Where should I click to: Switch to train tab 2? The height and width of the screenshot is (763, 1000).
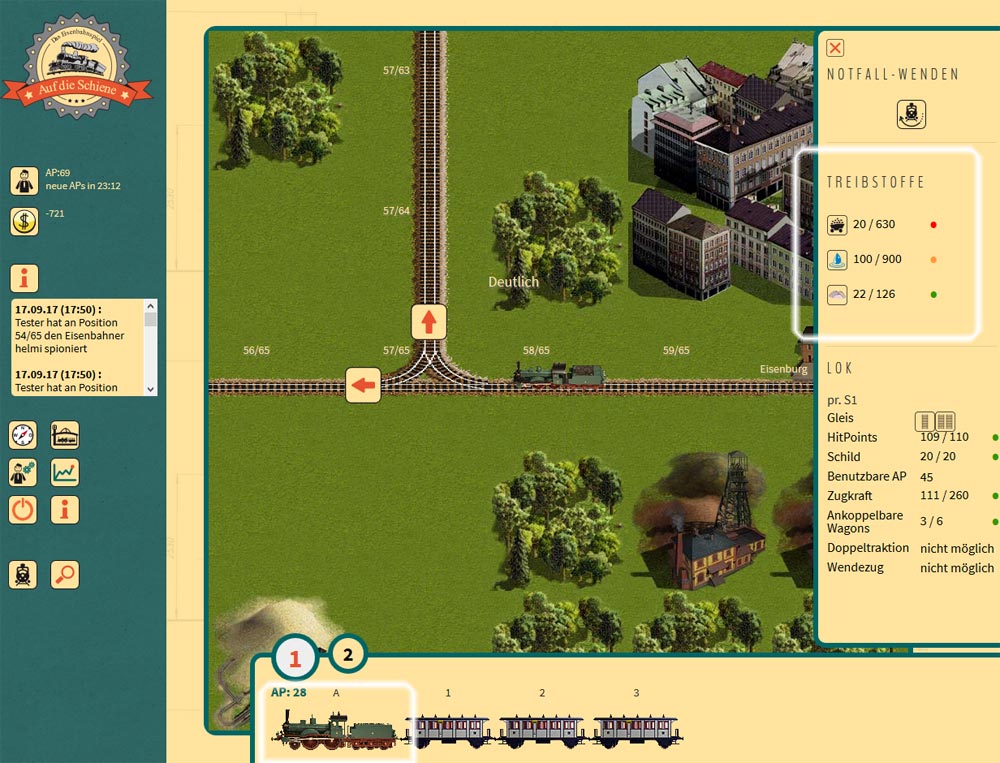(348, 655)
